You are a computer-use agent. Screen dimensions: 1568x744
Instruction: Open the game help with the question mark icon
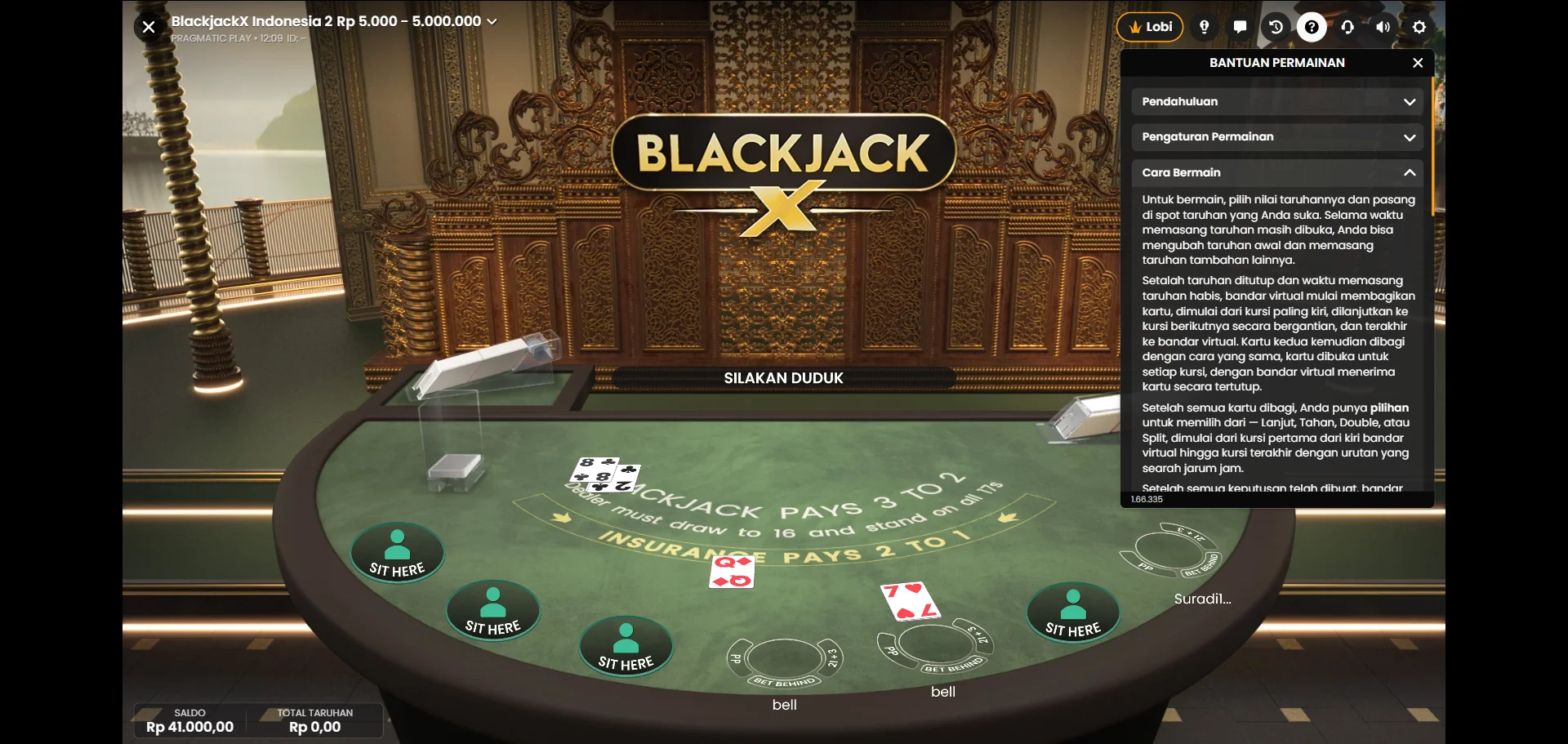1311,26
